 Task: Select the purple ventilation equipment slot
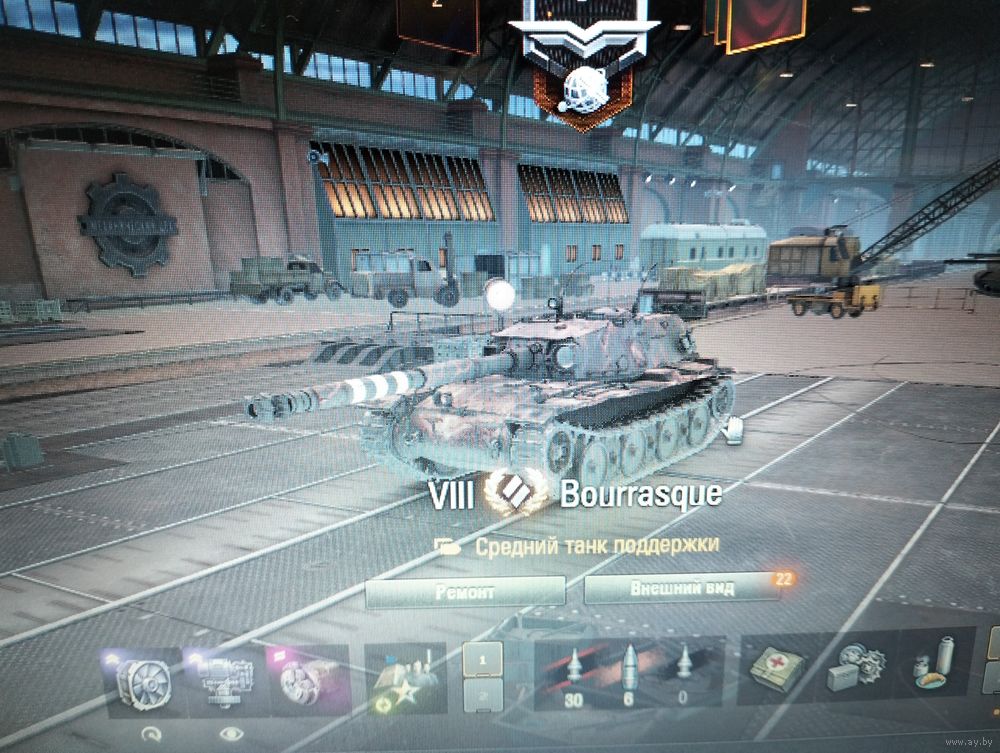click(308, 679)
